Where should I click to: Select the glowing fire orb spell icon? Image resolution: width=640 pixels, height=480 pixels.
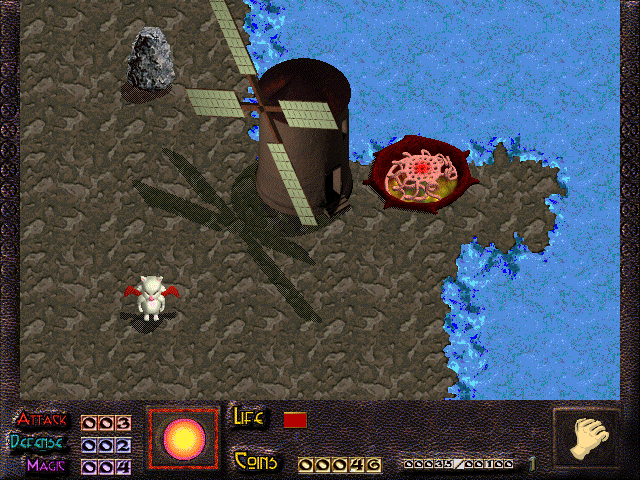click(183, 437)
